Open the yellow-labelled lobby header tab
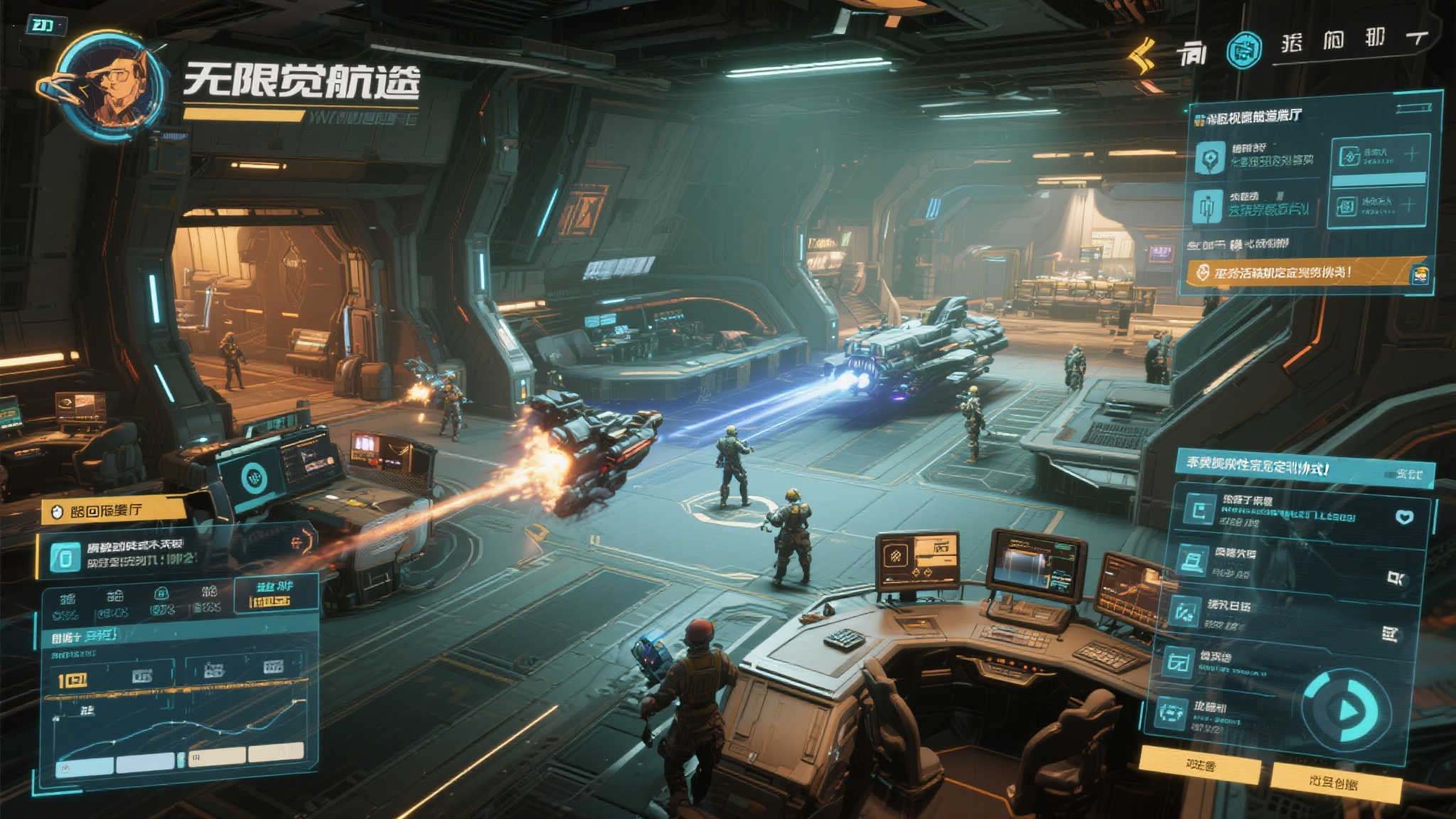 [114, 510]
